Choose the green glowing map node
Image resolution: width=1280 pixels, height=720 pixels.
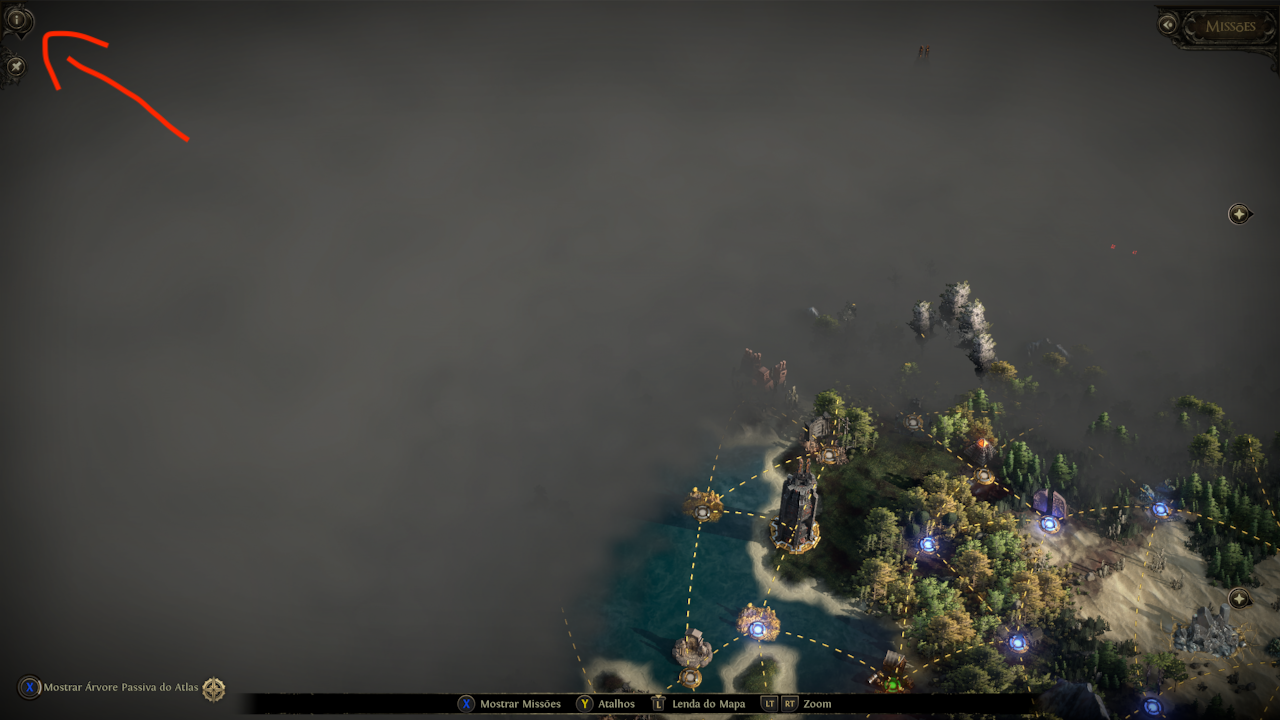pyautogui.click(x=893, y=685)
